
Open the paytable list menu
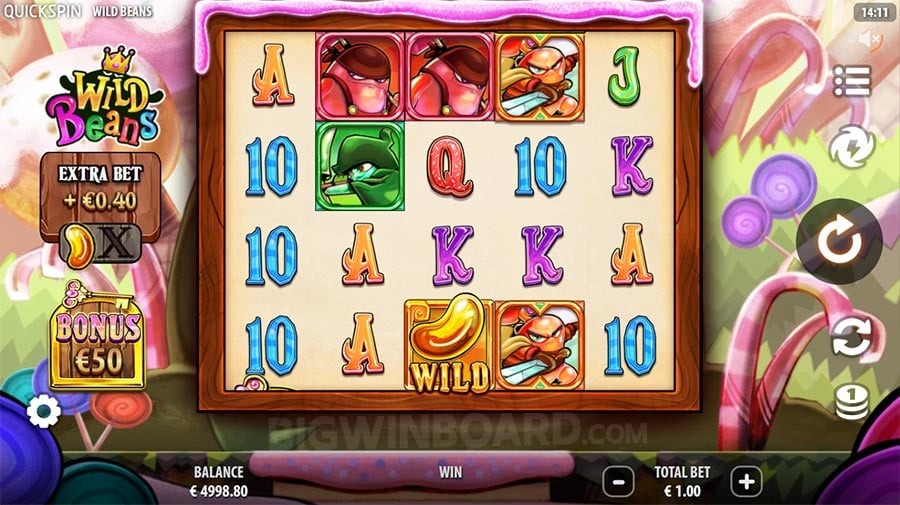[851, 82]
